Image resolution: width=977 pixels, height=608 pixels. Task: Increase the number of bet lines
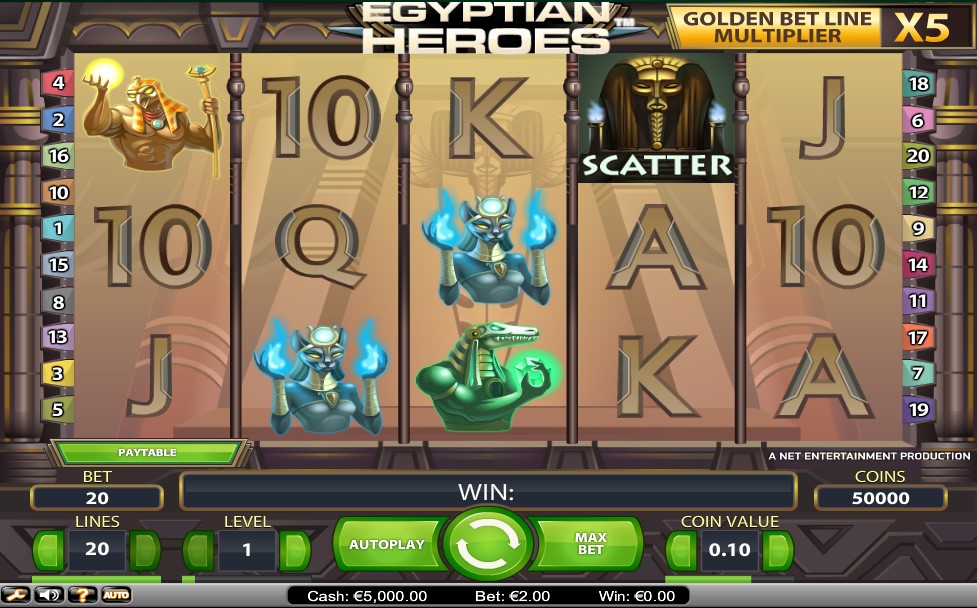coord(145,551)
